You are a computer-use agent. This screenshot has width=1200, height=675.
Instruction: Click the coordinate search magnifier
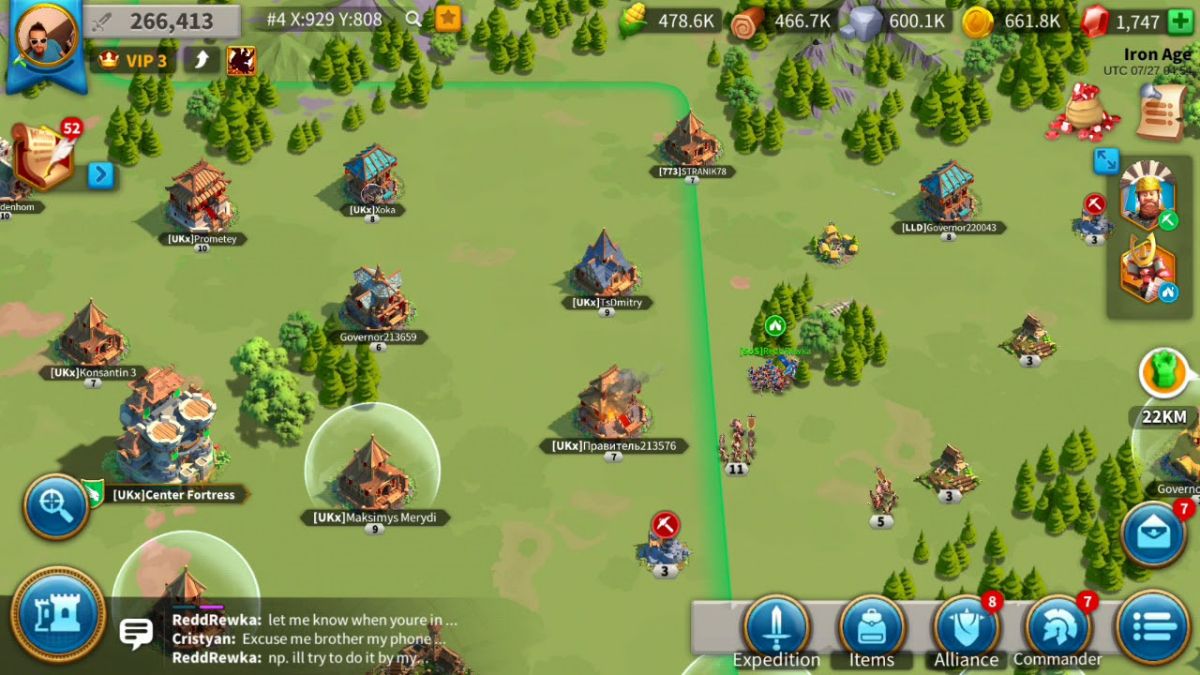coord(414,18)
